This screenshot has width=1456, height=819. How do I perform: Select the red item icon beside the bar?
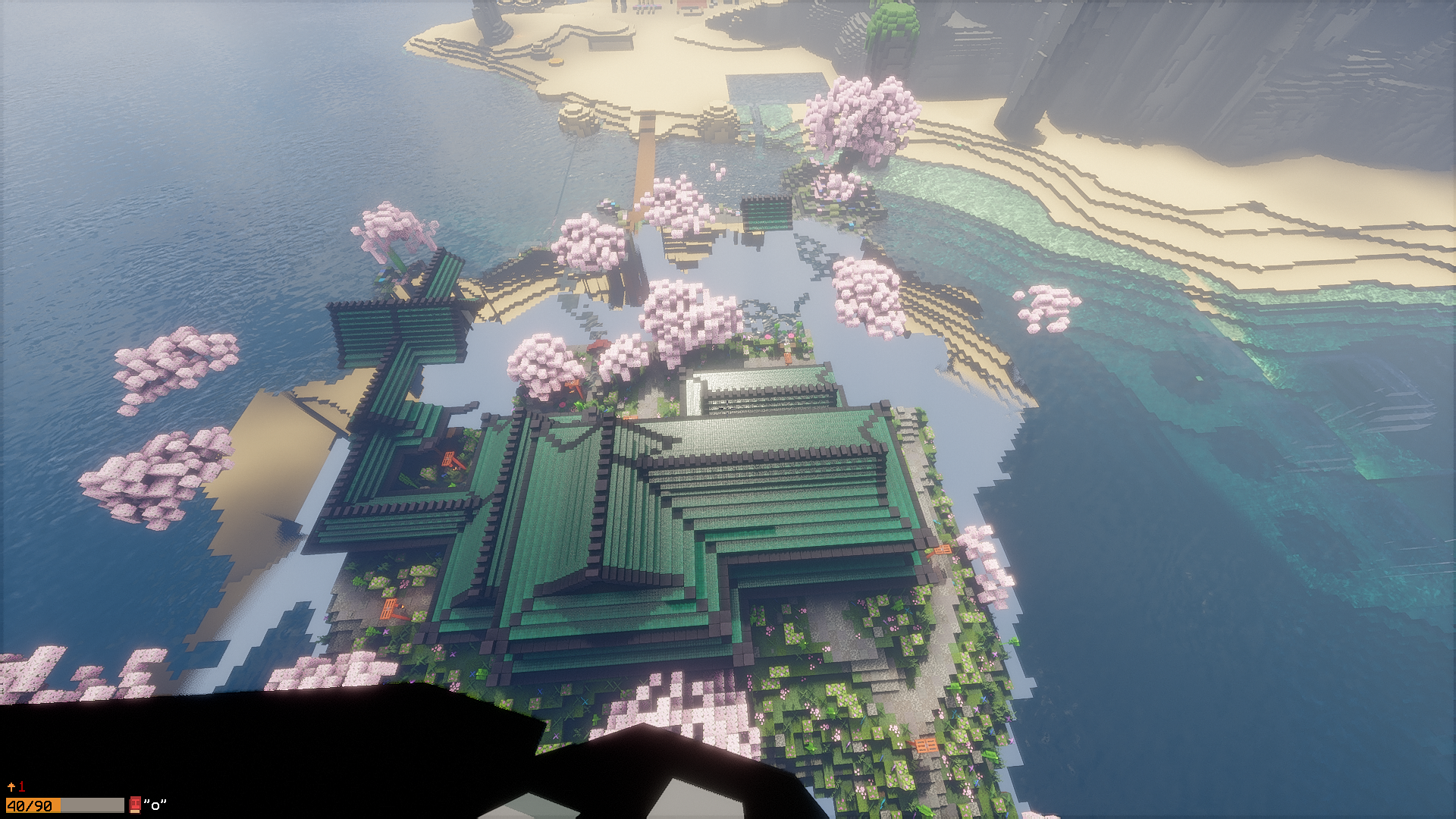click(135, 805)
